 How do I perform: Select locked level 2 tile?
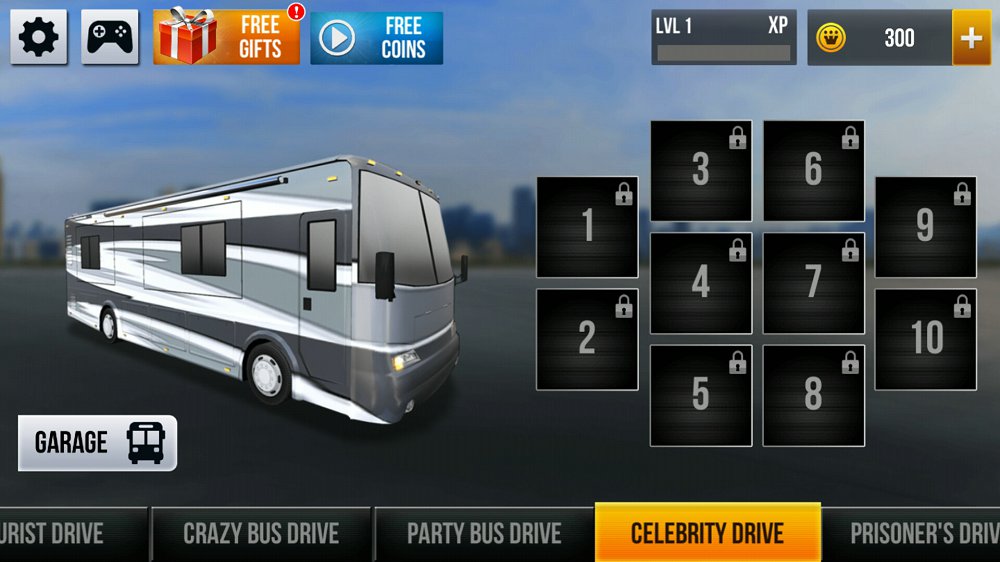point(587,339)
